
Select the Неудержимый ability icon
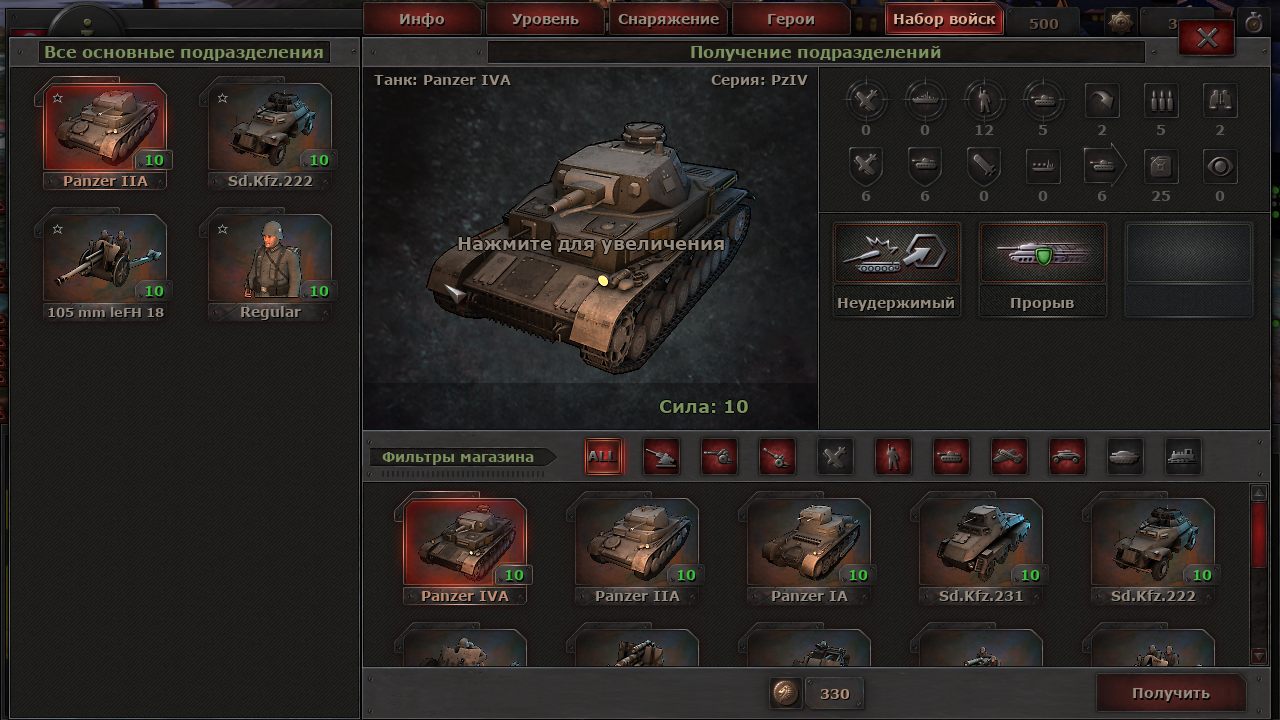(x=896, y=258)
